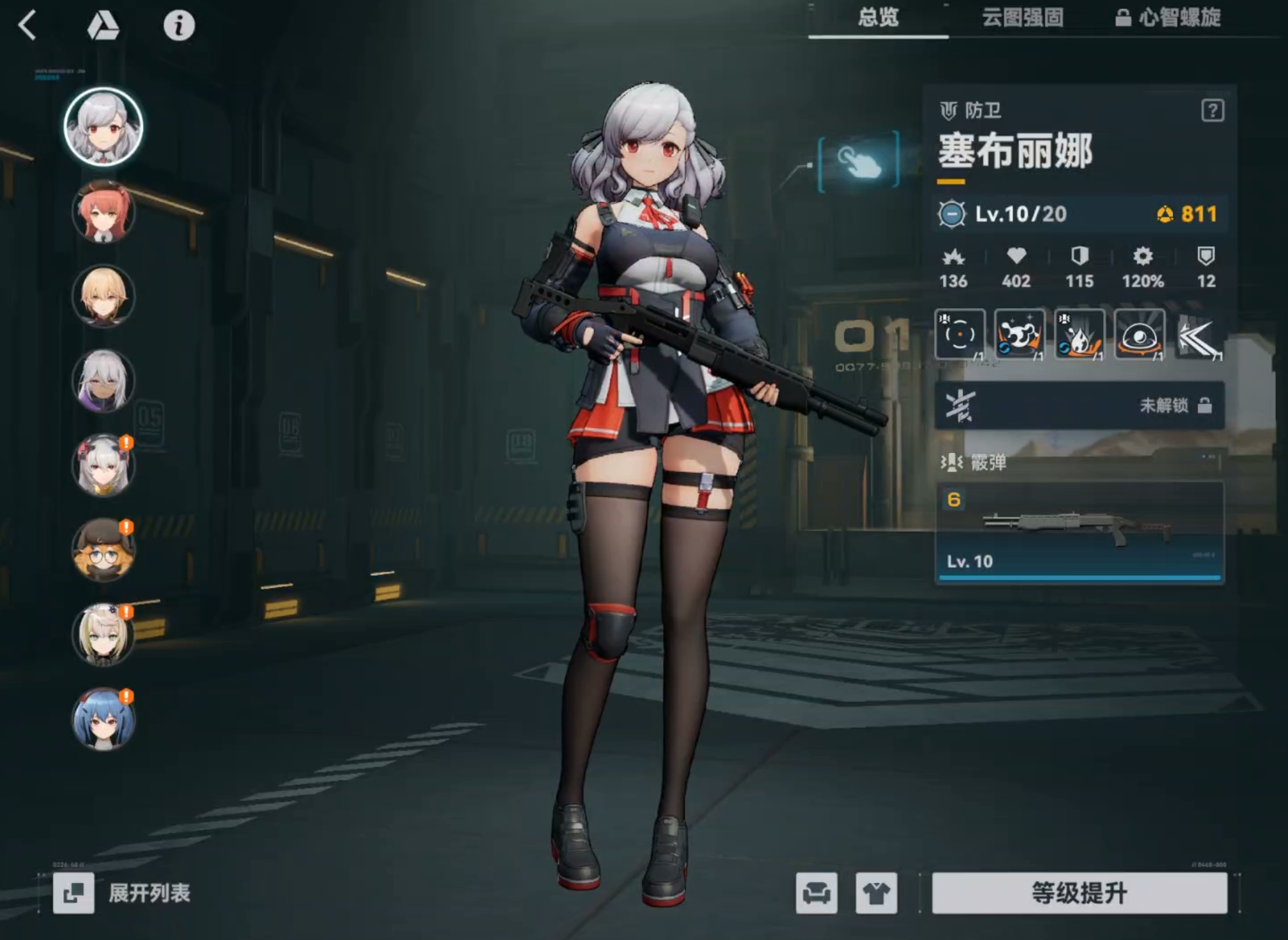Open the 云图强固 tab
The image size is (1288, 940).
coord(1022,17)
